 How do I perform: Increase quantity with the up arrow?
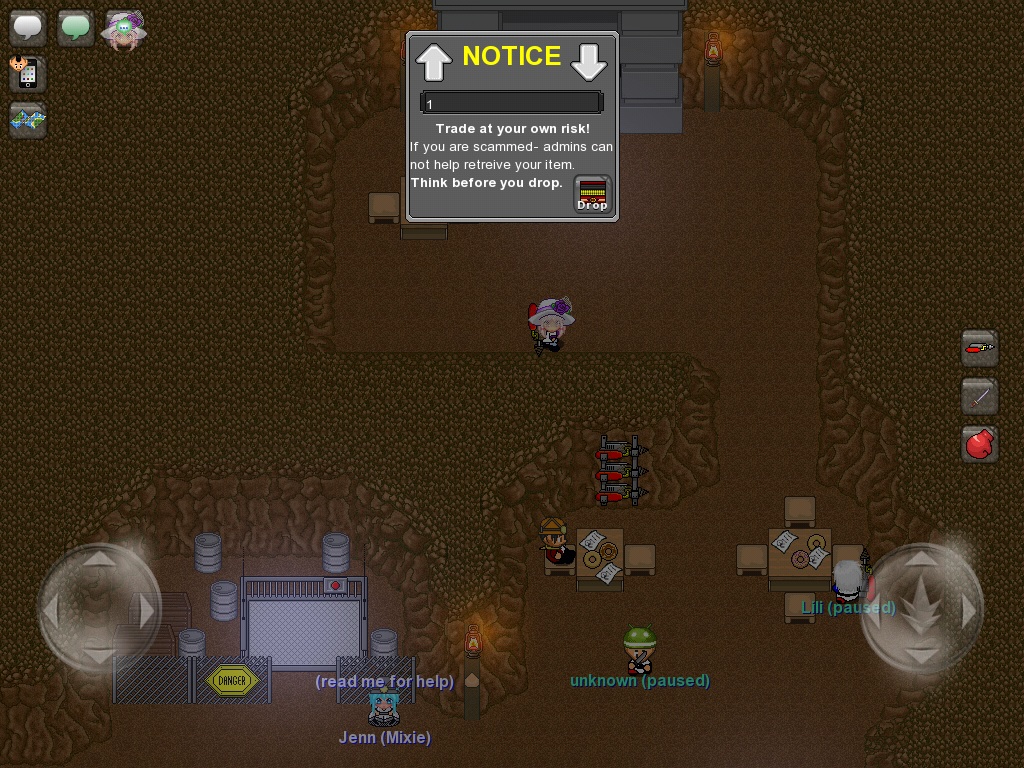434,62
